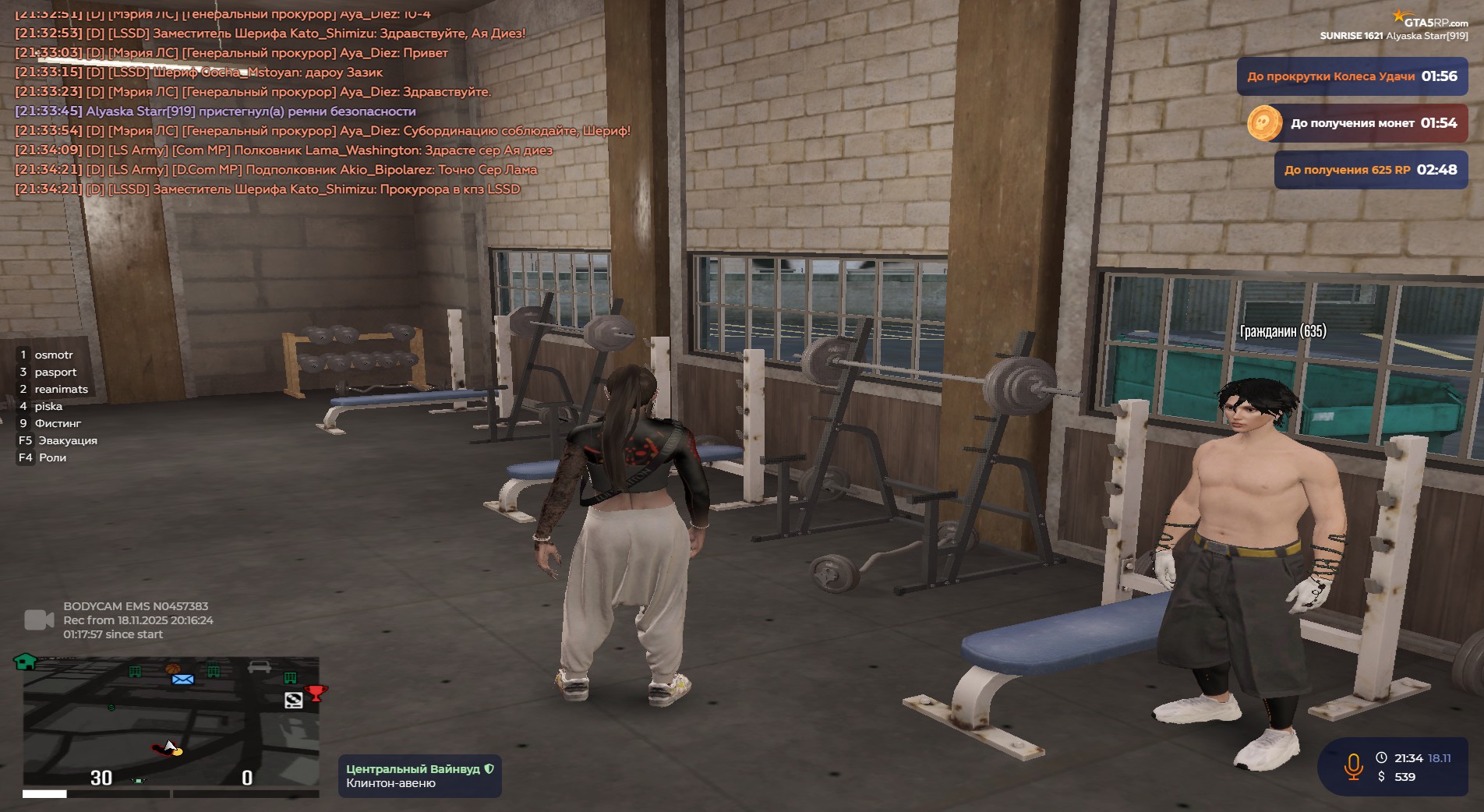Viewport: 1484px width, 812px height.
Task: Open the 625 RP reward timer panel
Action: [x=1370, y=170]
